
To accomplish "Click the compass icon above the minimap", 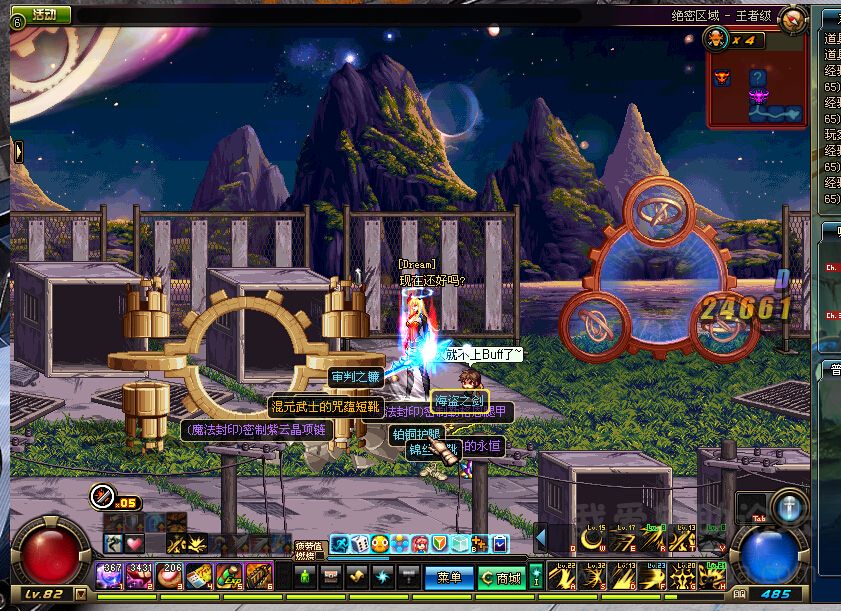I will click(x=793, y=19).
